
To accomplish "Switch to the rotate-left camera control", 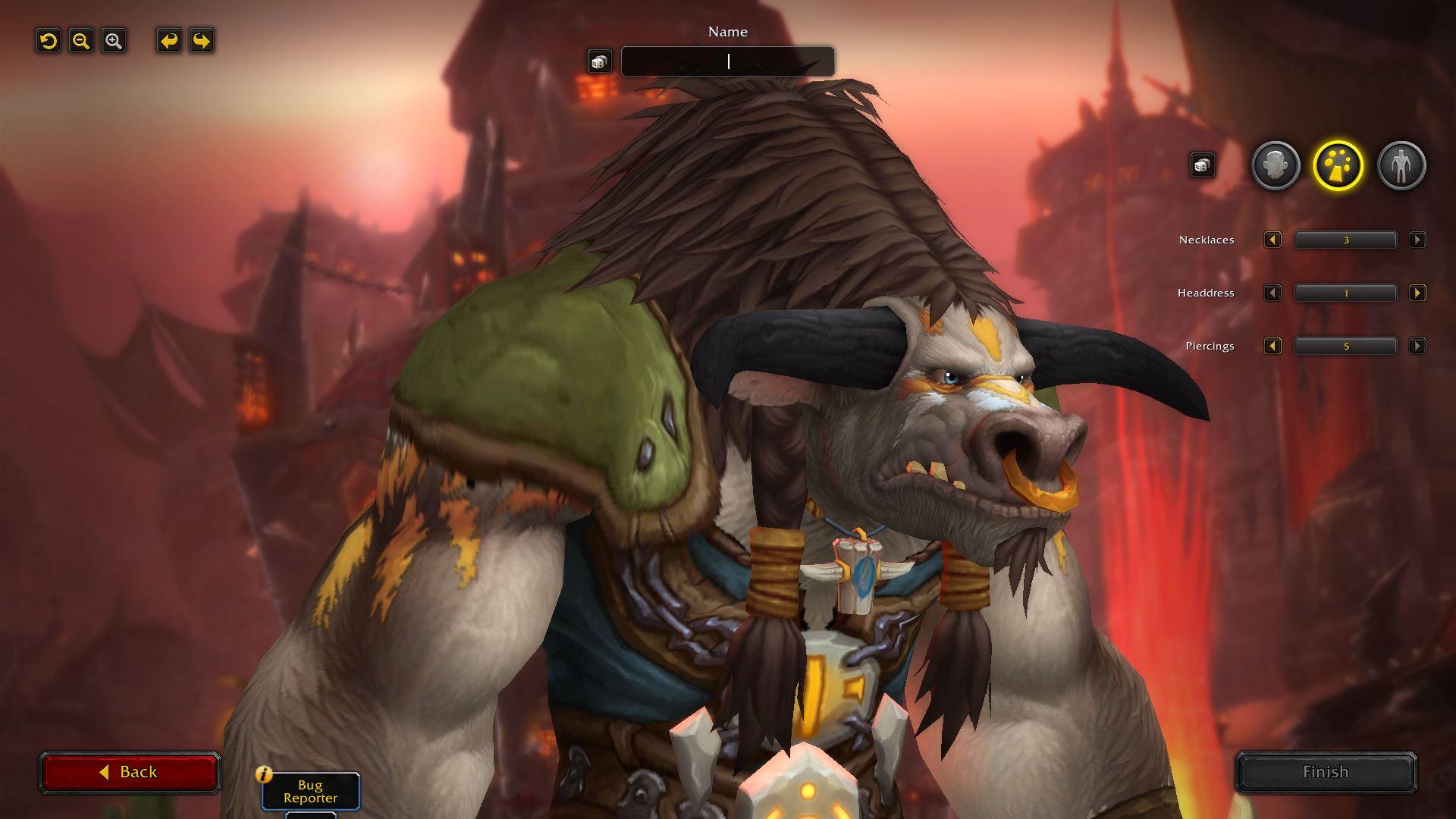I will click(x=47, y=41).
